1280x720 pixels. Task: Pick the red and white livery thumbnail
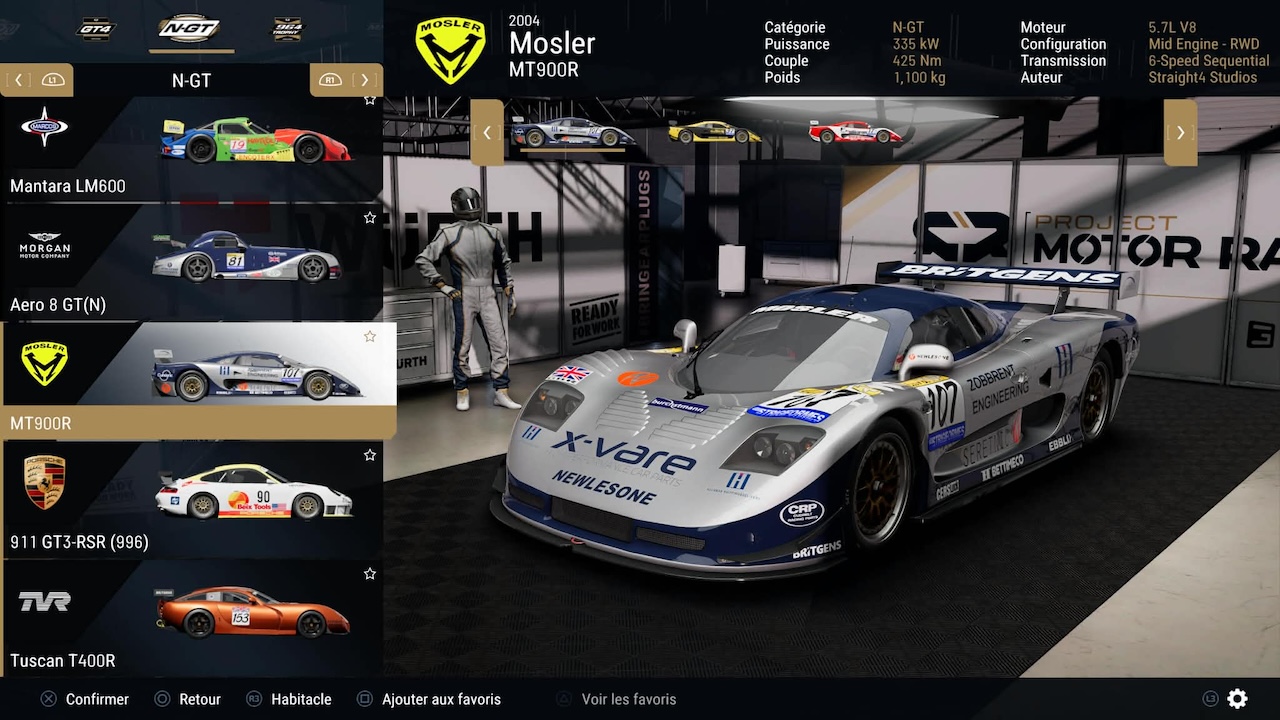(x=855, y=132)
